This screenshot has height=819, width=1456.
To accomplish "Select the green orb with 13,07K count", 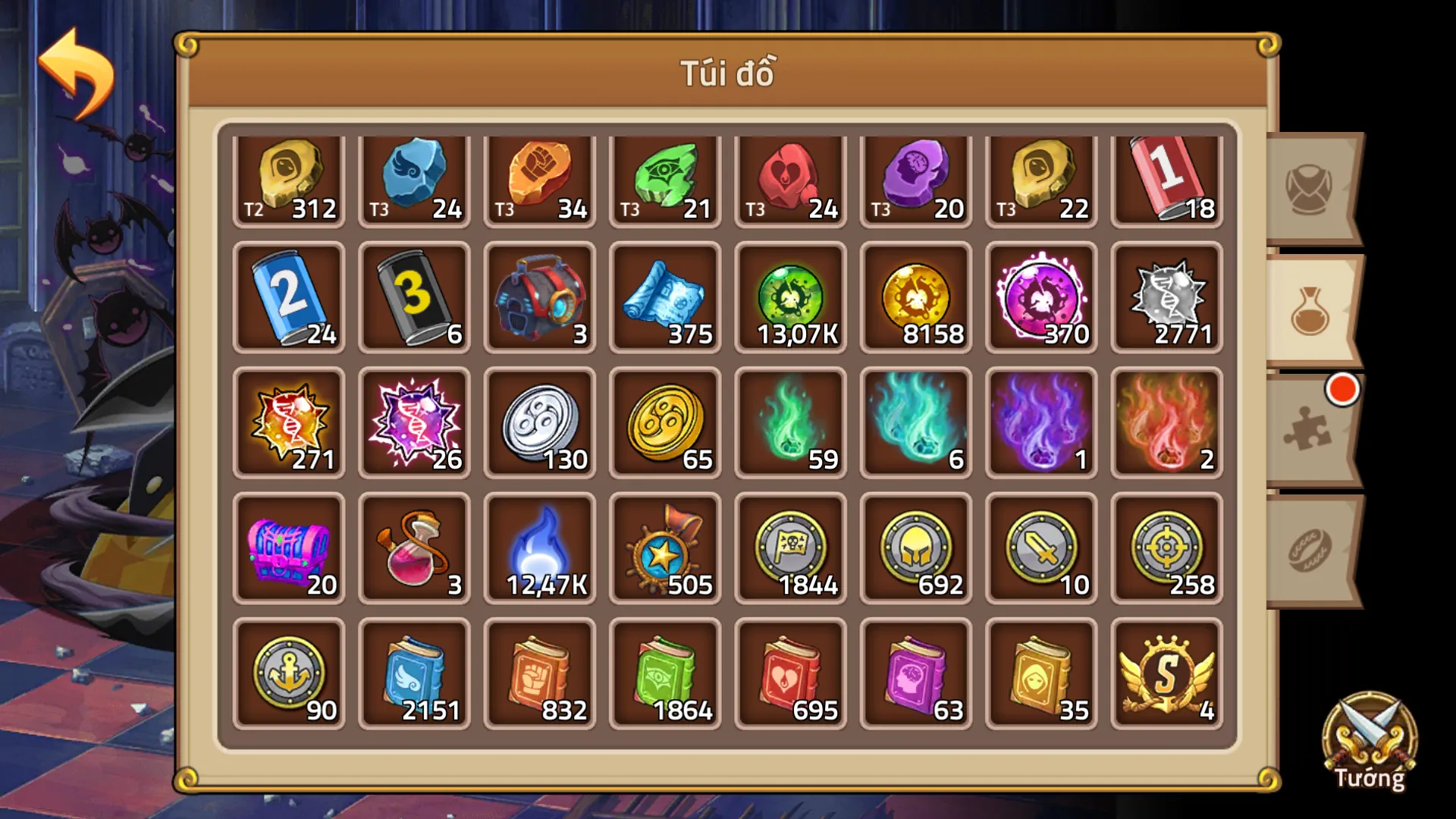I will pyautogui.click(x=789, y=301).
